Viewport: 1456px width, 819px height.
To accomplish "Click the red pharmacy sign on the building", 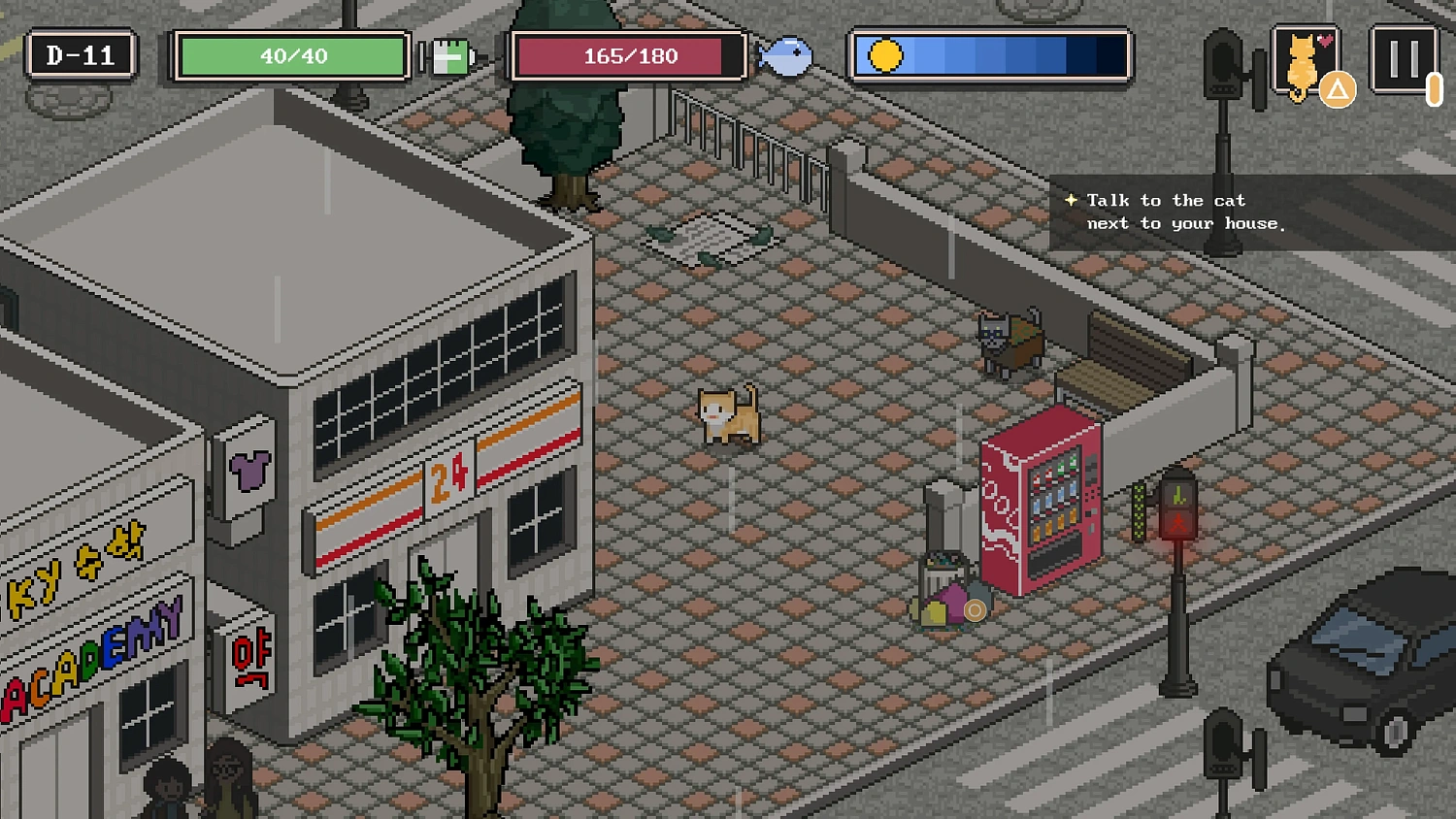I will [x=250, y=656].
